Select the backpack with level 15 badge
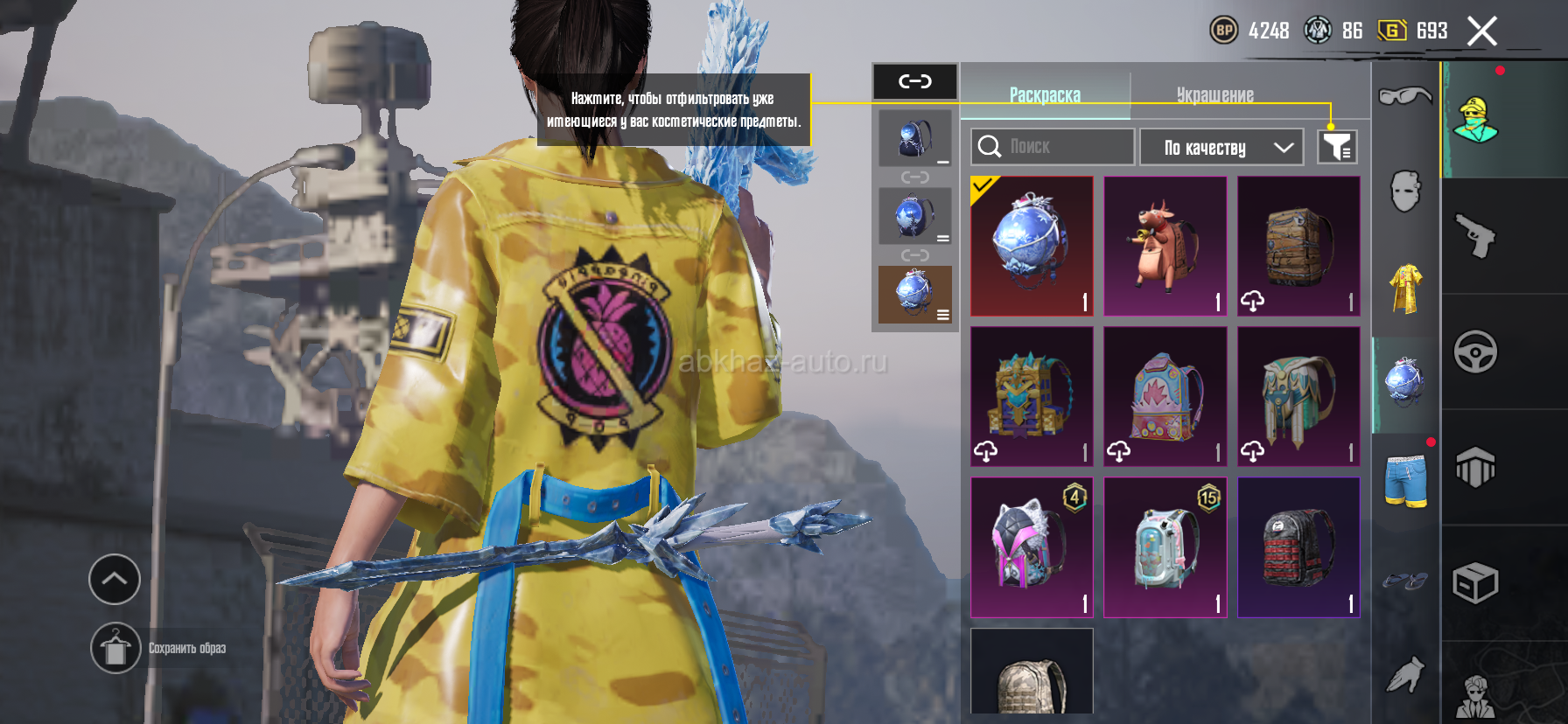1568x724 pixels. point(1165,547)
